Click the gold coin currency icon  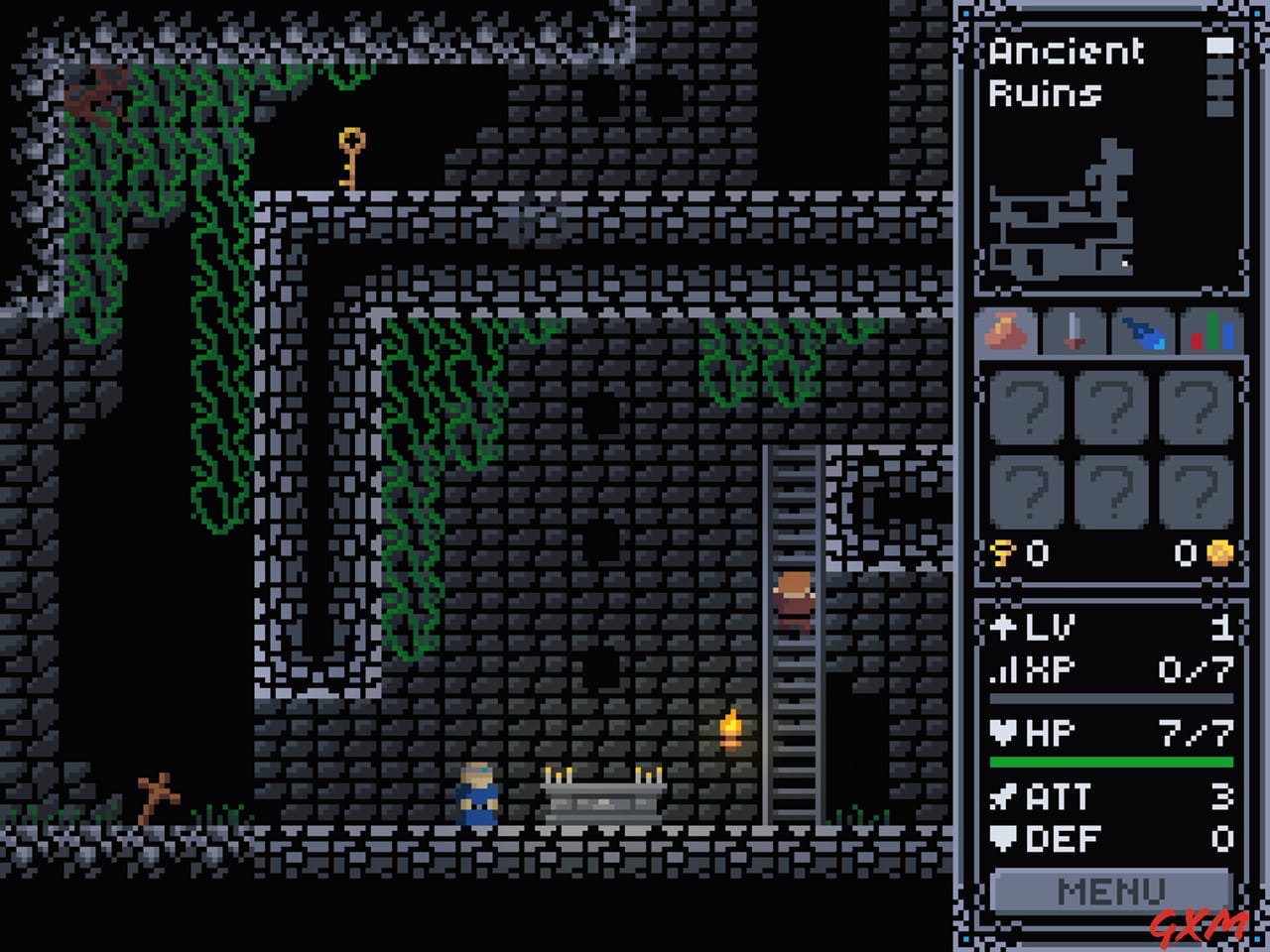1218,555
